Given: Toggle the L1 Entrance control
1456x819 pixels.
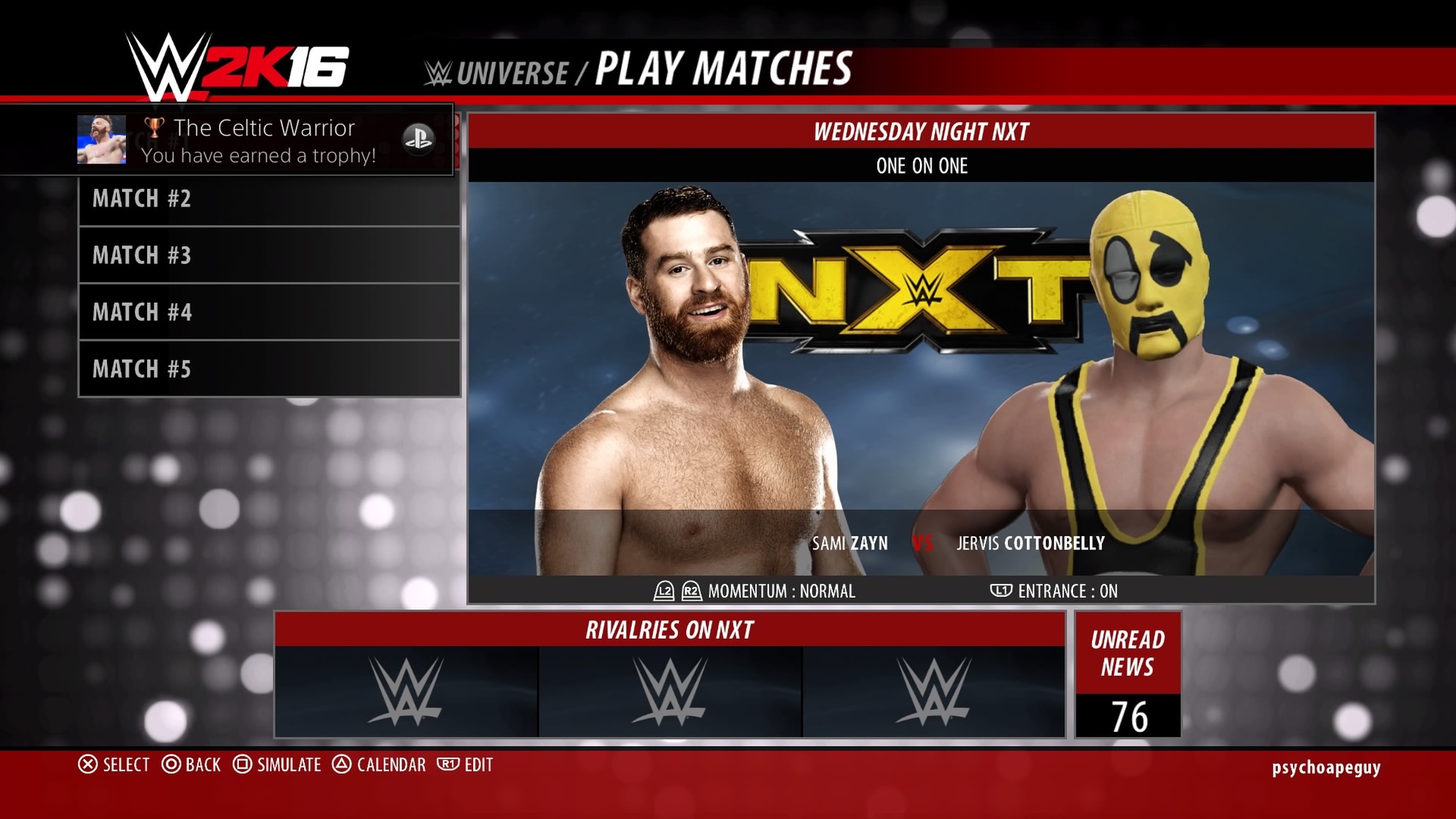Looking at the screenshot, I should 1003,591.
